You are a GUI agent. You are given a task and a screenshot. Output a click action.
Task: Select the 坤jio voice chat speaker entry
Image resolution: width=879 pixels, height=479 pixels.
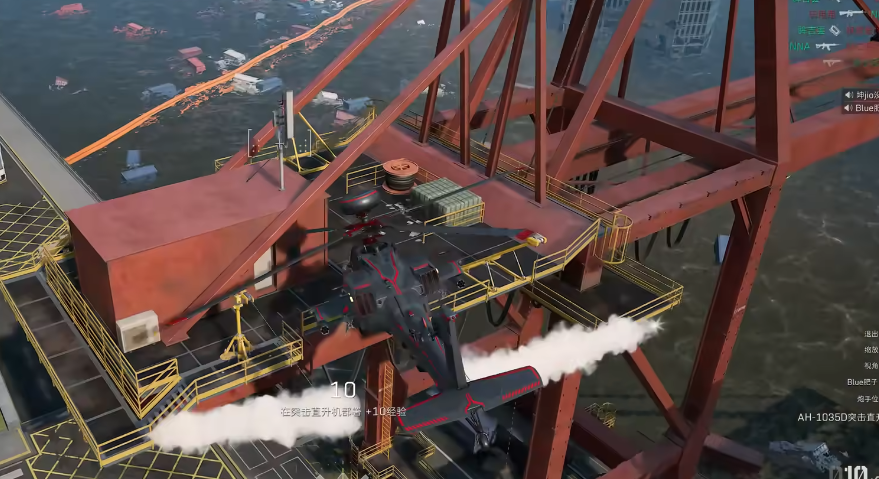coord(862,95)
